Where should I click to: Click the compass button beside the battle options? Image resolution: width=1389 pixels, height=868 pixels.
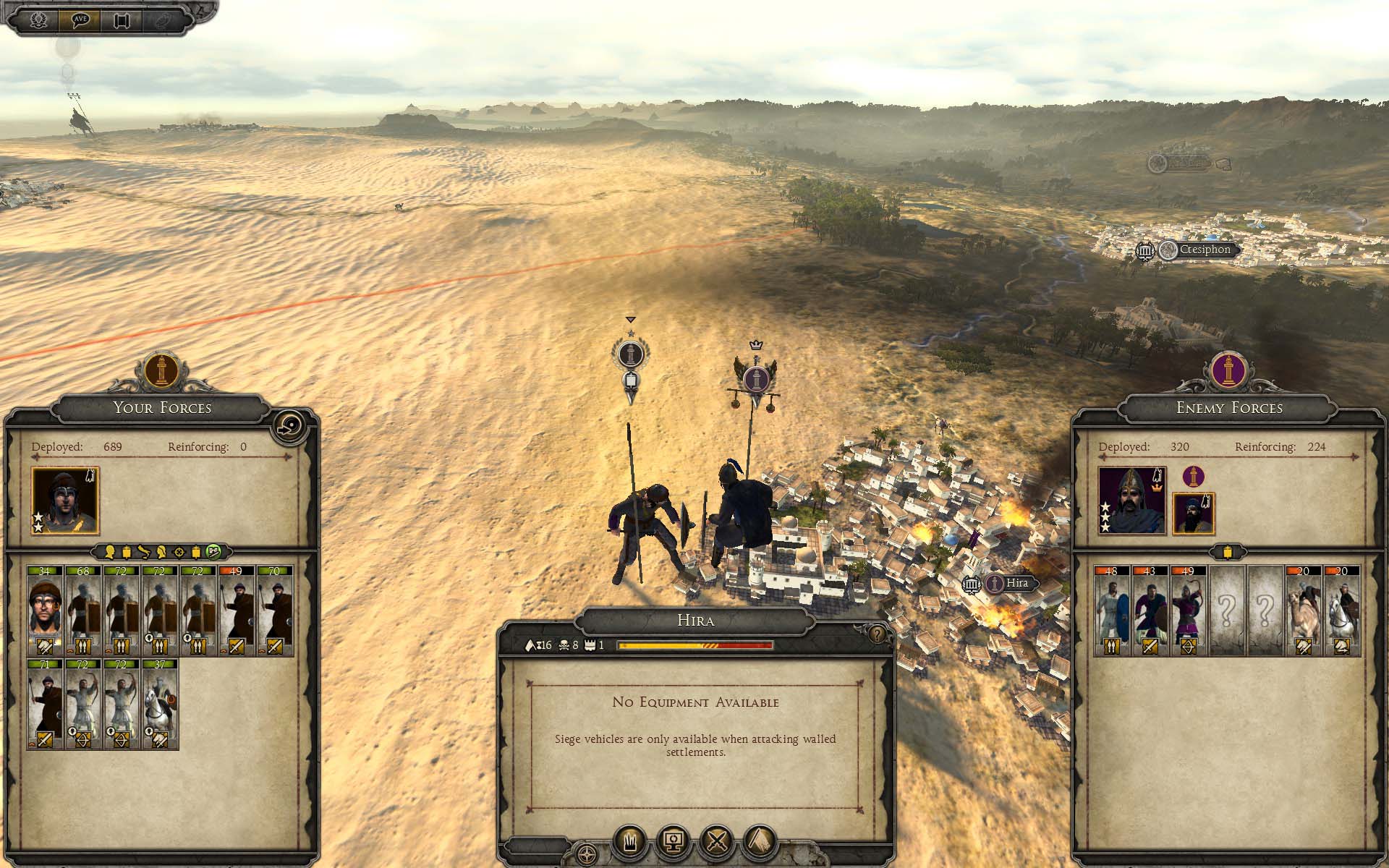587,853
